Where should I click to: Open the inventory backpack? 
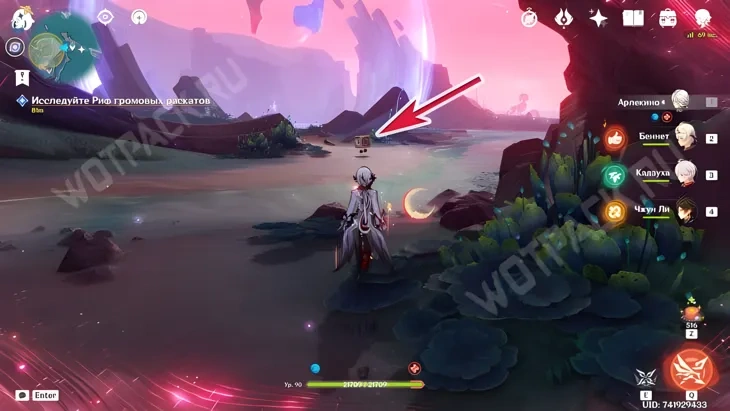click(x=668, y=17)
